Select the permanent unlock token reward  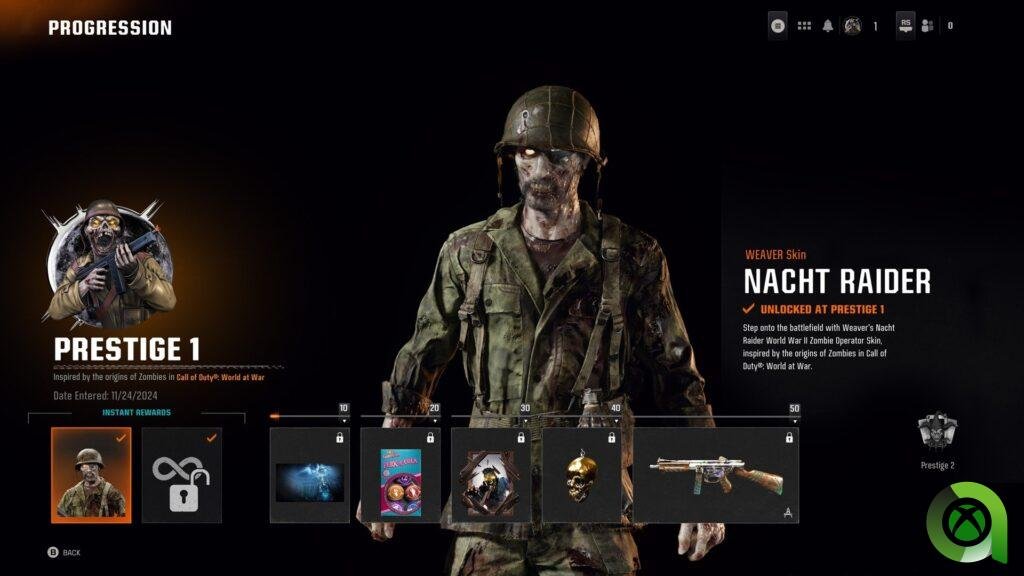pos(181,475)
